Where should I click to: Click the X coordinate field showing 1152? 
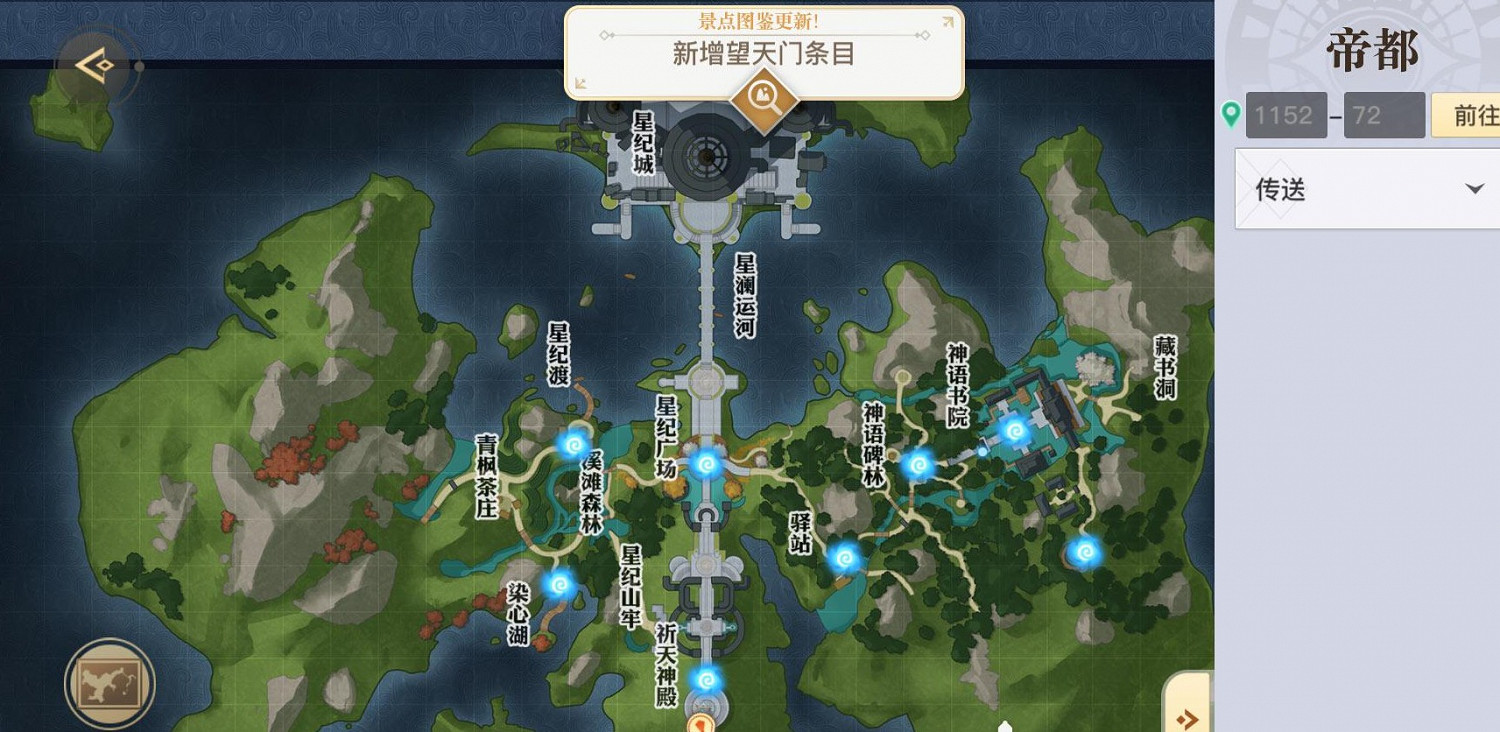[x=1286, y=115]
